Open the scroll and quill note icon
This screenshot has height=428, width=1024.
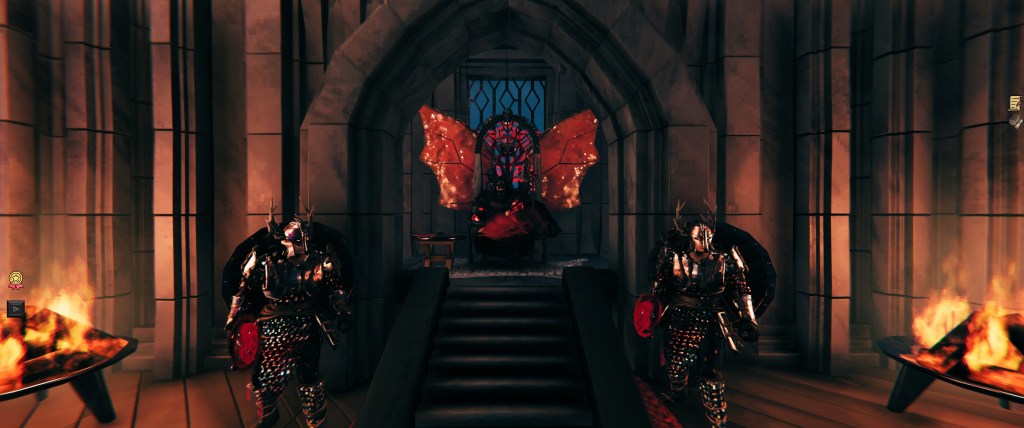tap(1015, 102)
